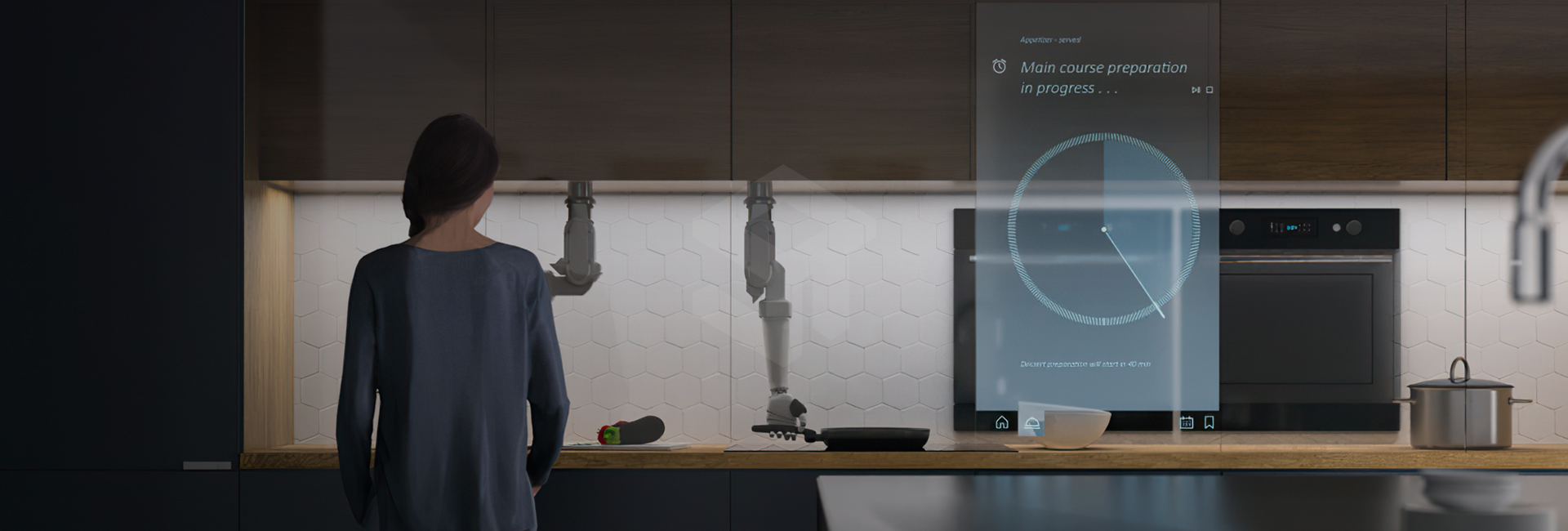Select the serving cloche tab
The width and height of the screenshot is (1568, 531).
click(1032, 422)
